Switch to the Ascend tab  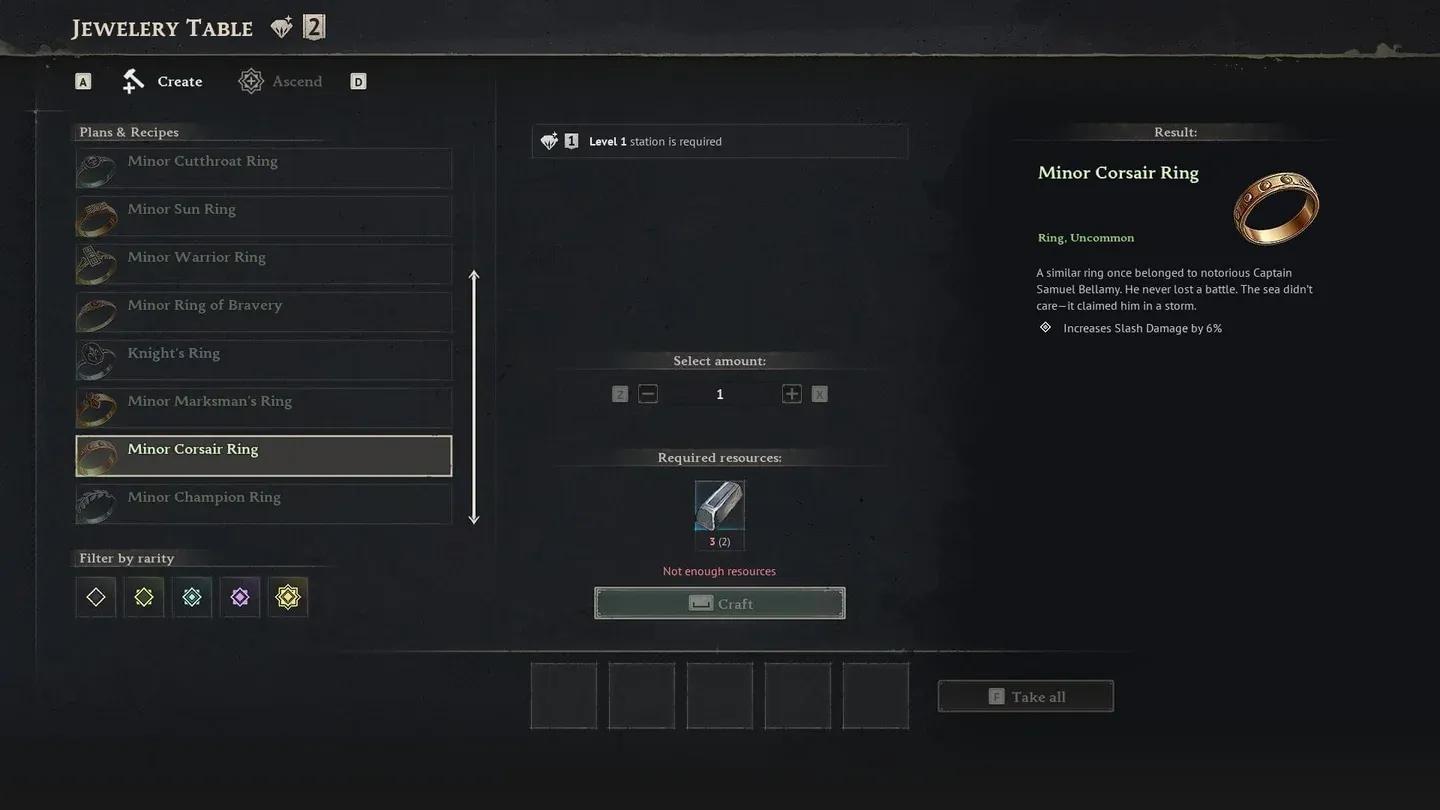pyautogui.click(x=295, y=80)
